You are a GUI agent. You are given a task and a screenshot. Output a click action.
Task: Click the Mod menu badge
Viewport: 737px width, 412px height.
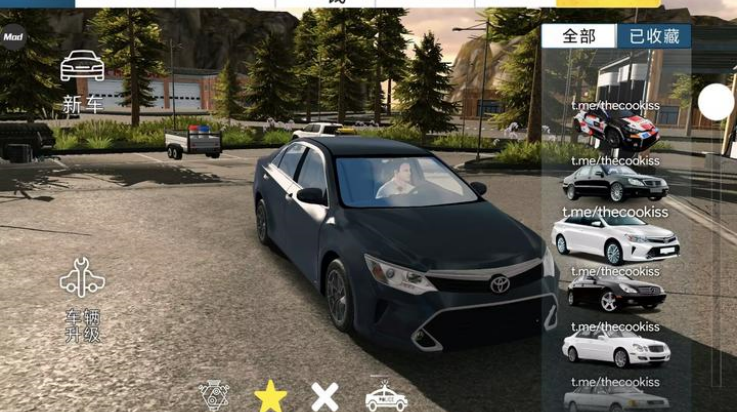click(13, 37)
